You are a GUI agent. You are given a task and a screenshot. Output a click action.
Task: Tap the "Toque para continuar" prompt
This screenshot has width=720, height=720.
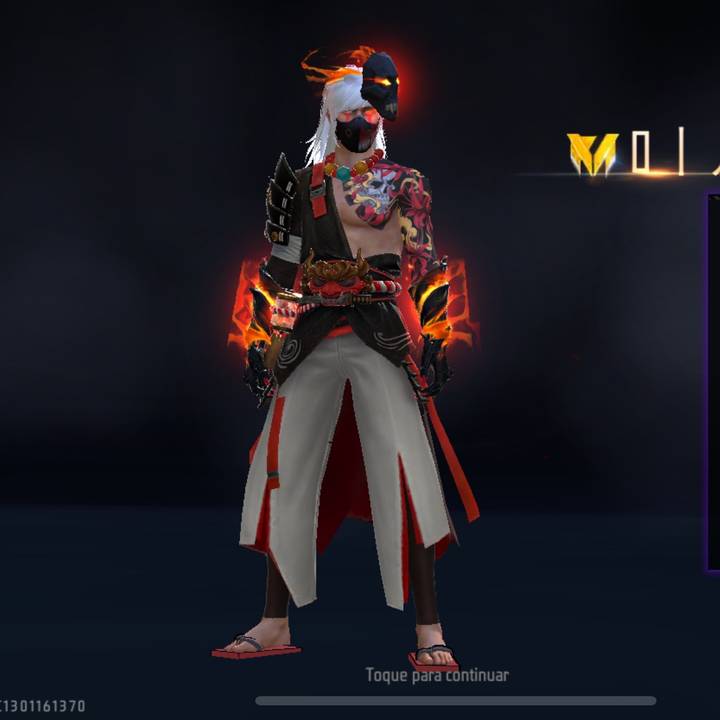(x=437, y=675)
